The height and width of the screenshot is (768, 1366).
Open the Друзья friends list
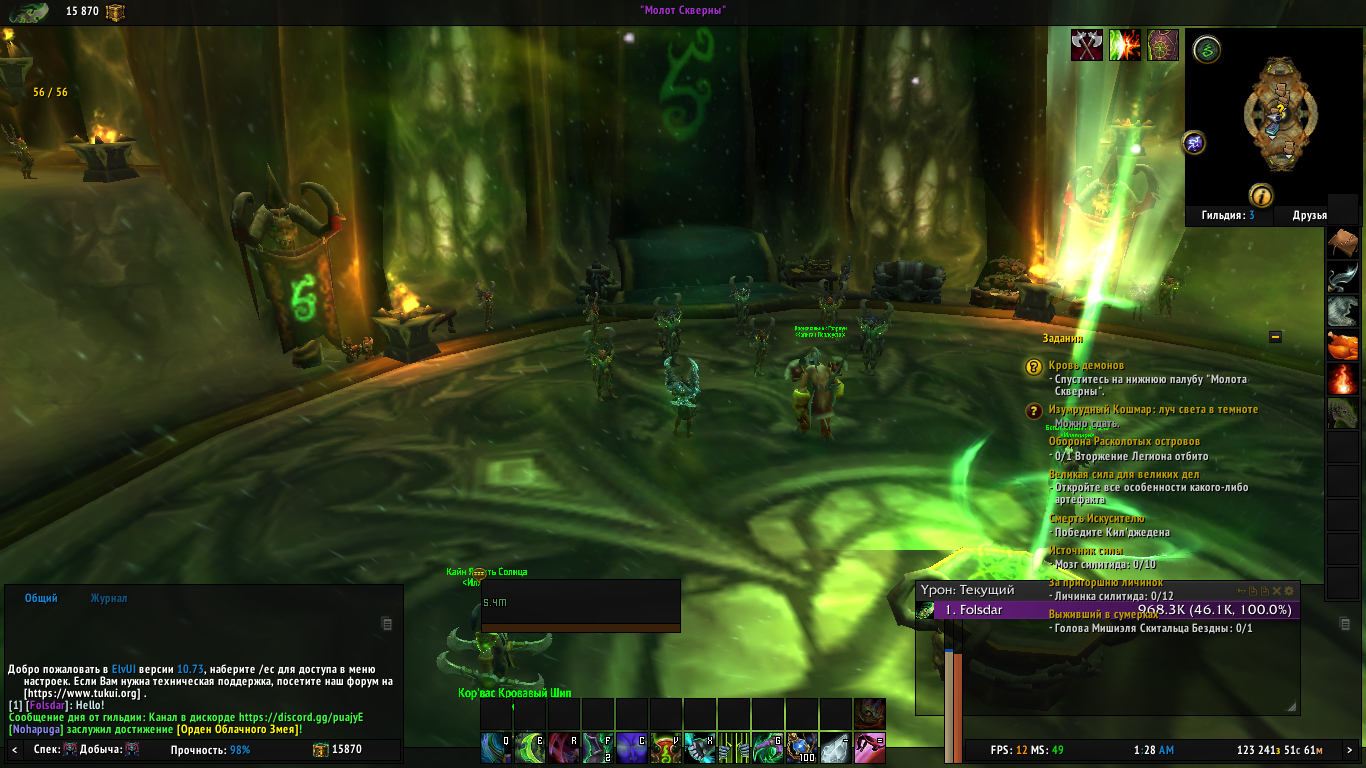pos(1309,215)
